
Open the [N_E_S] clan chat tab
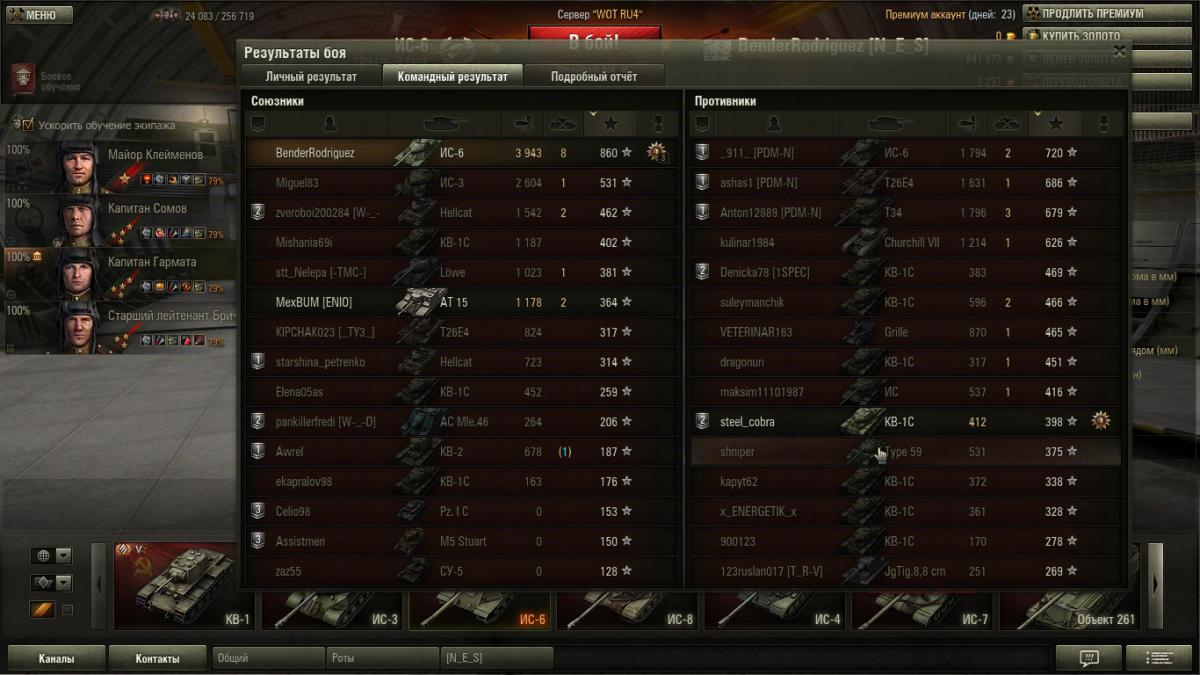coord(497,659)
